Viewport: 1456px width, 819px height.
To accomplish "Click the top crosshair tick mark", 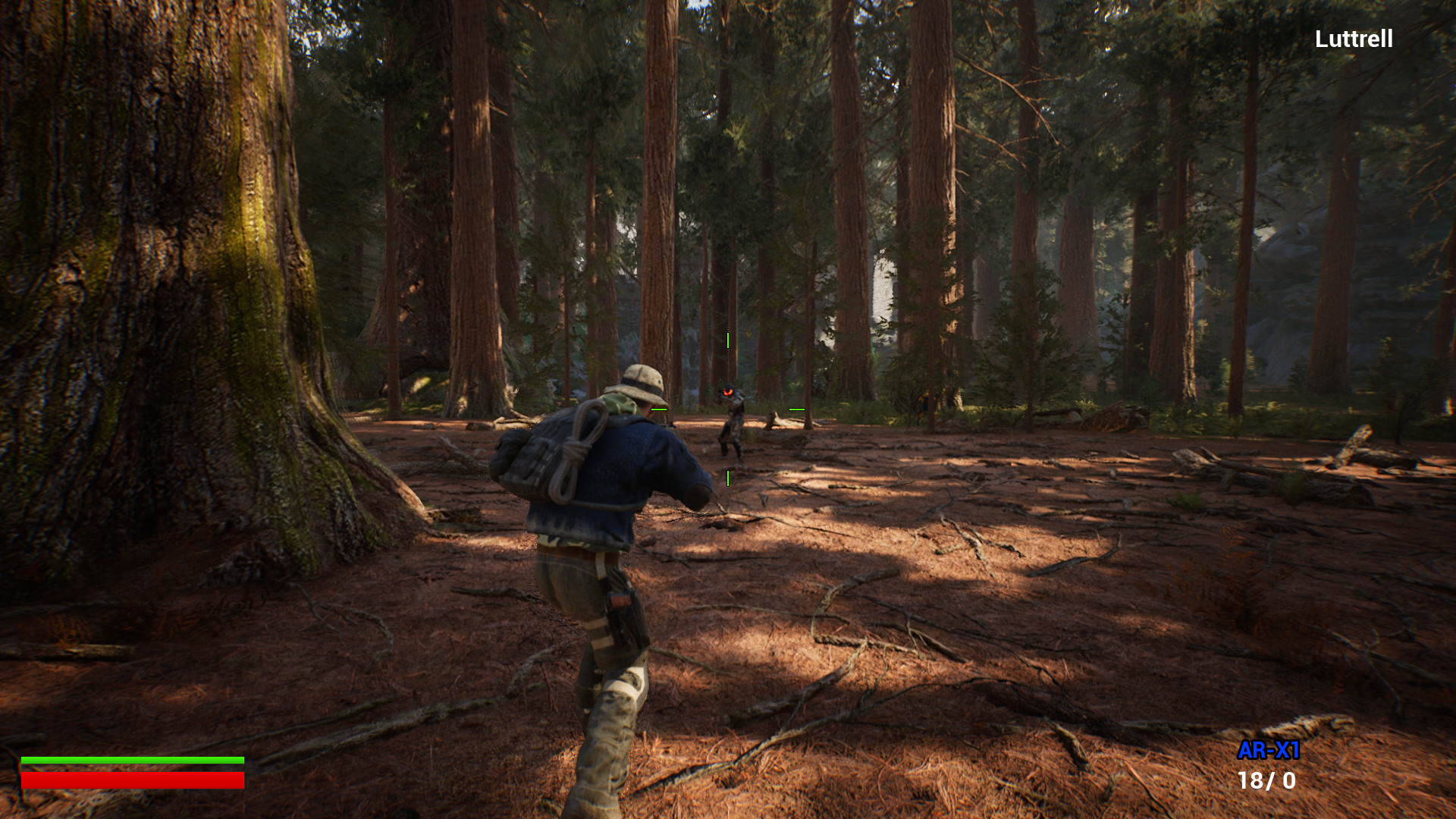I will click(x=727, y=340).
